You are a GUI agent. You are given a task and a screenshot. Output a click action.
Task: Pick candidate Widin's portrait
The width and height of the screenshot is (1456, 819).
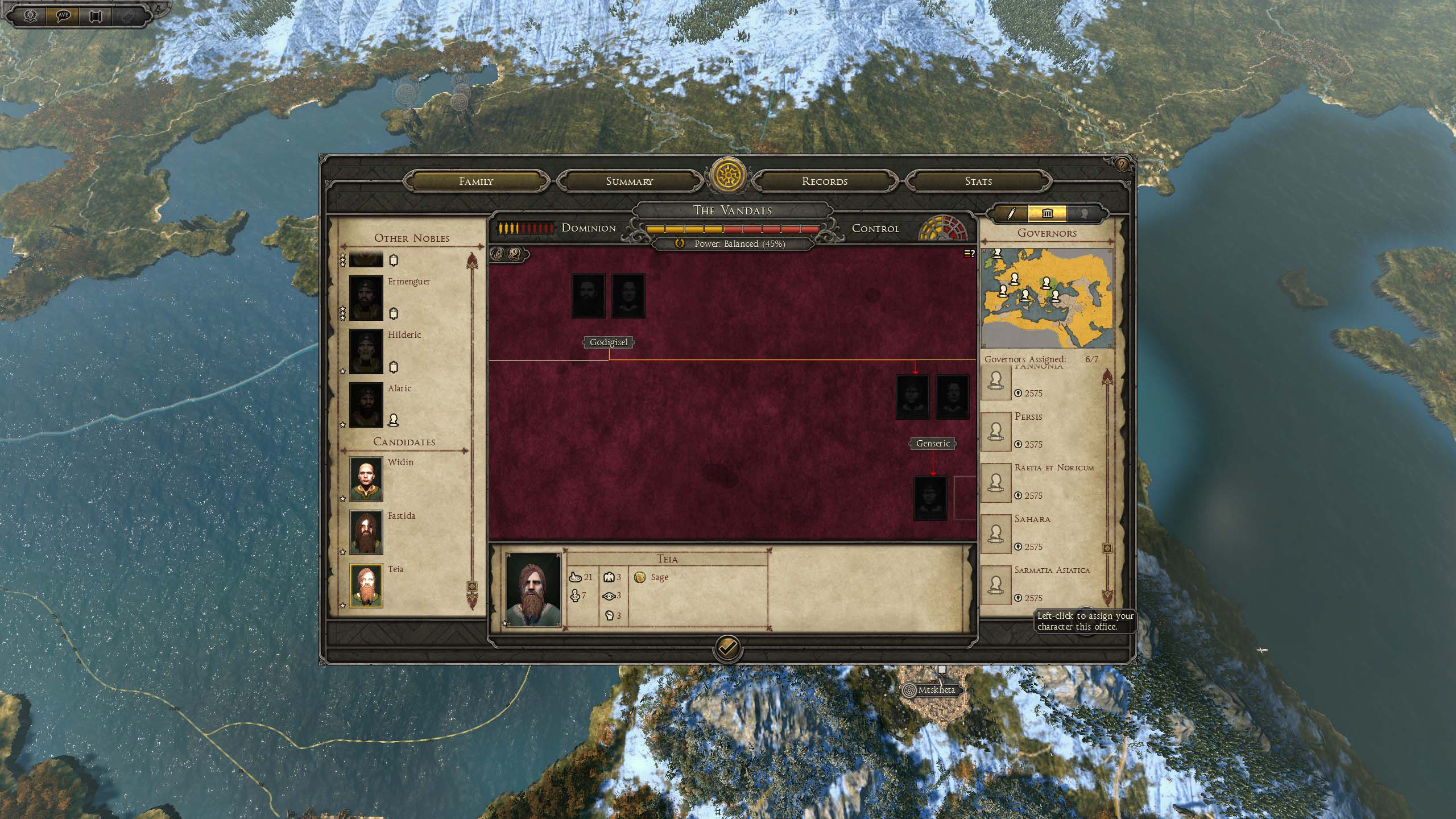point(366,479)
